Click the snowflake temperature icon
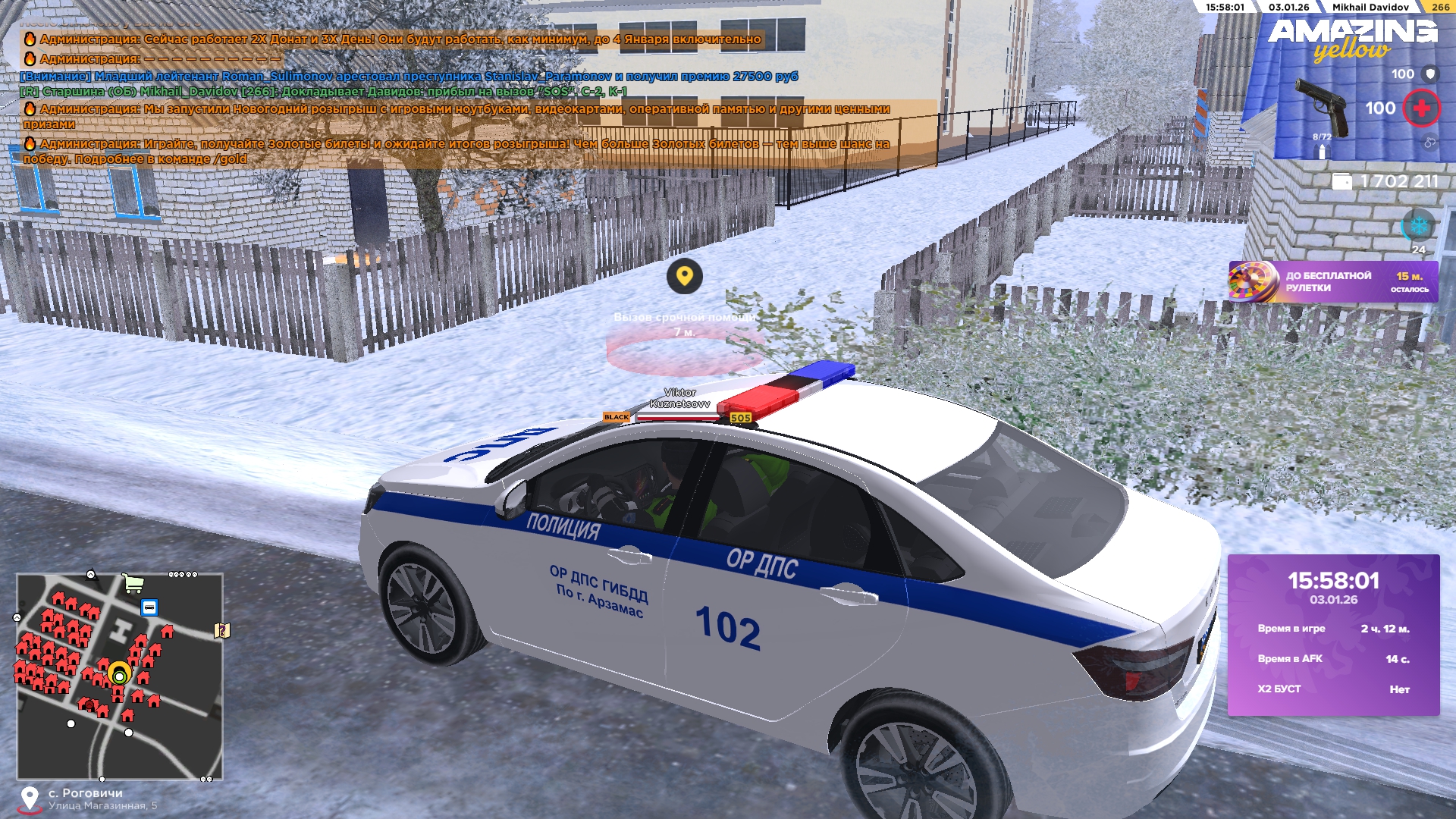The width and height of the screenshot is (1456, 819). (x=1418, y=225)
